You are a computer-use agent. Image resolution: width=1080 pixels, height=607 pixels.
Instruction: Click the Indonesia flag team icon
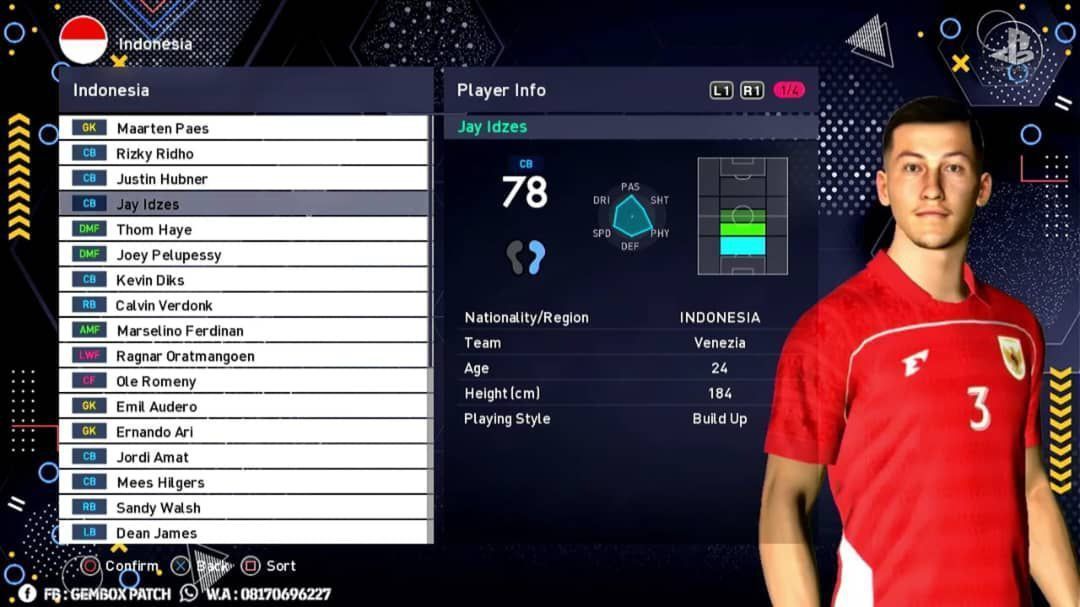click(83, 40)
